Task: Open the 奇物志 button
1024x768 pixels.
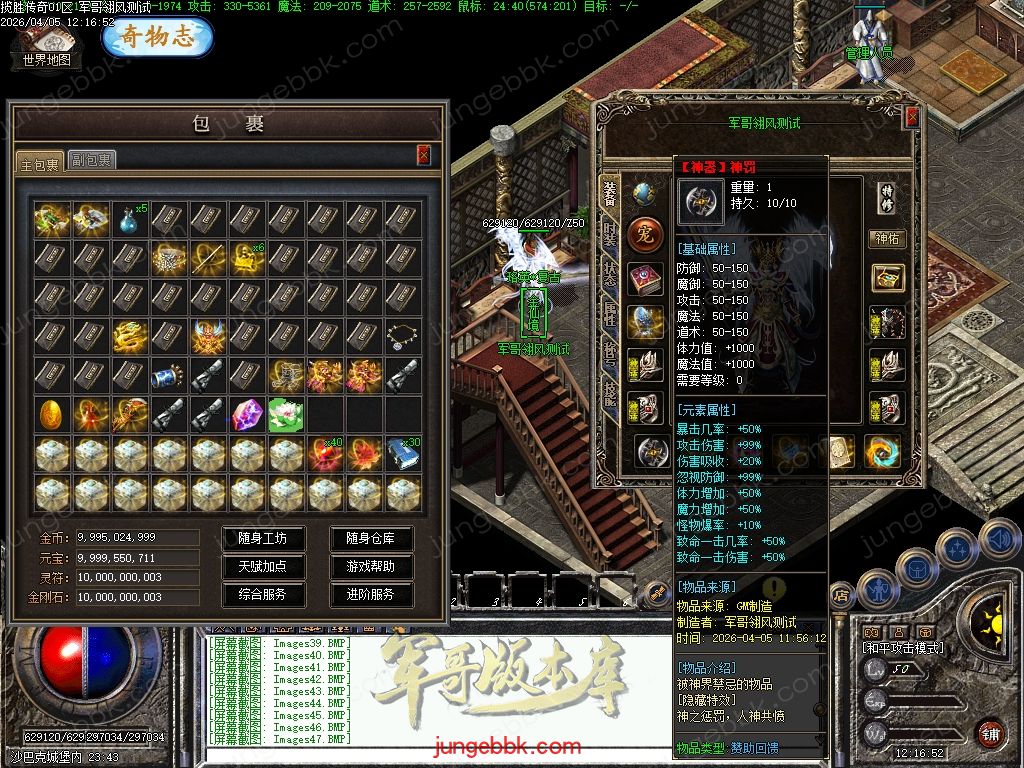Action: [157, 37]
